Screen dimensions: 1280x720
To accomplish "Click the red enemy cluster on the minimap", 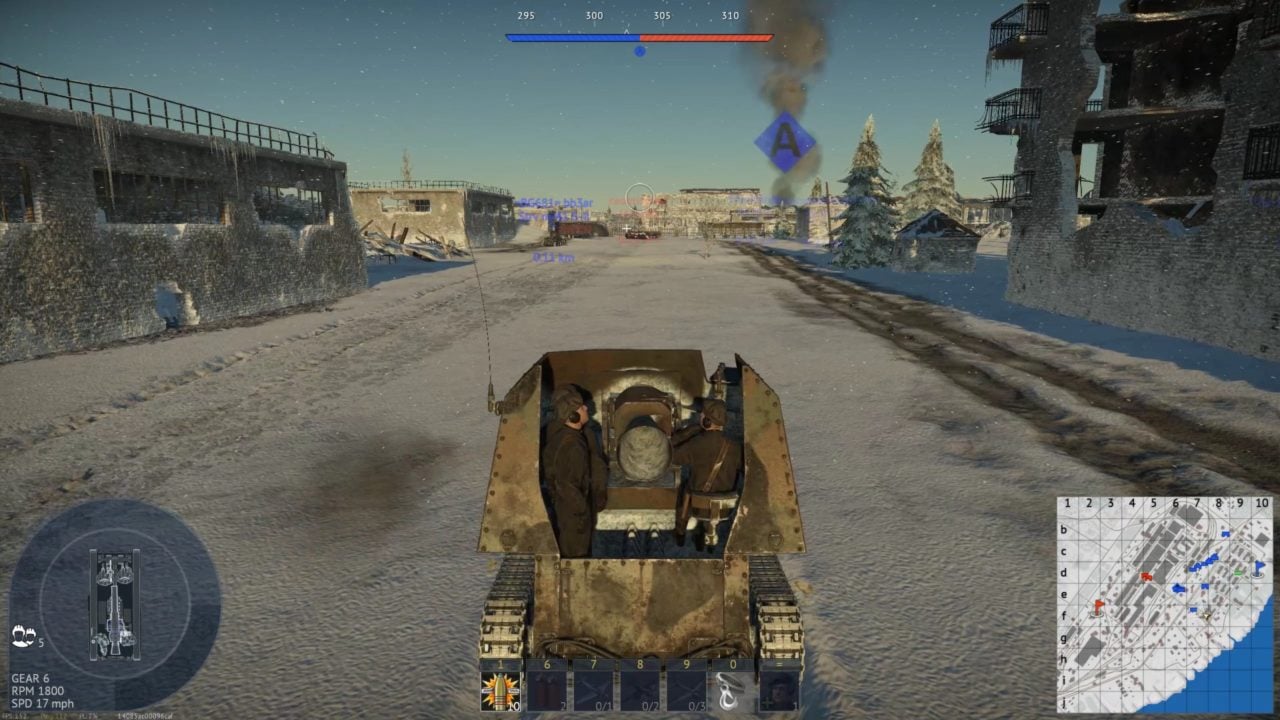I will pos(1146,576).
